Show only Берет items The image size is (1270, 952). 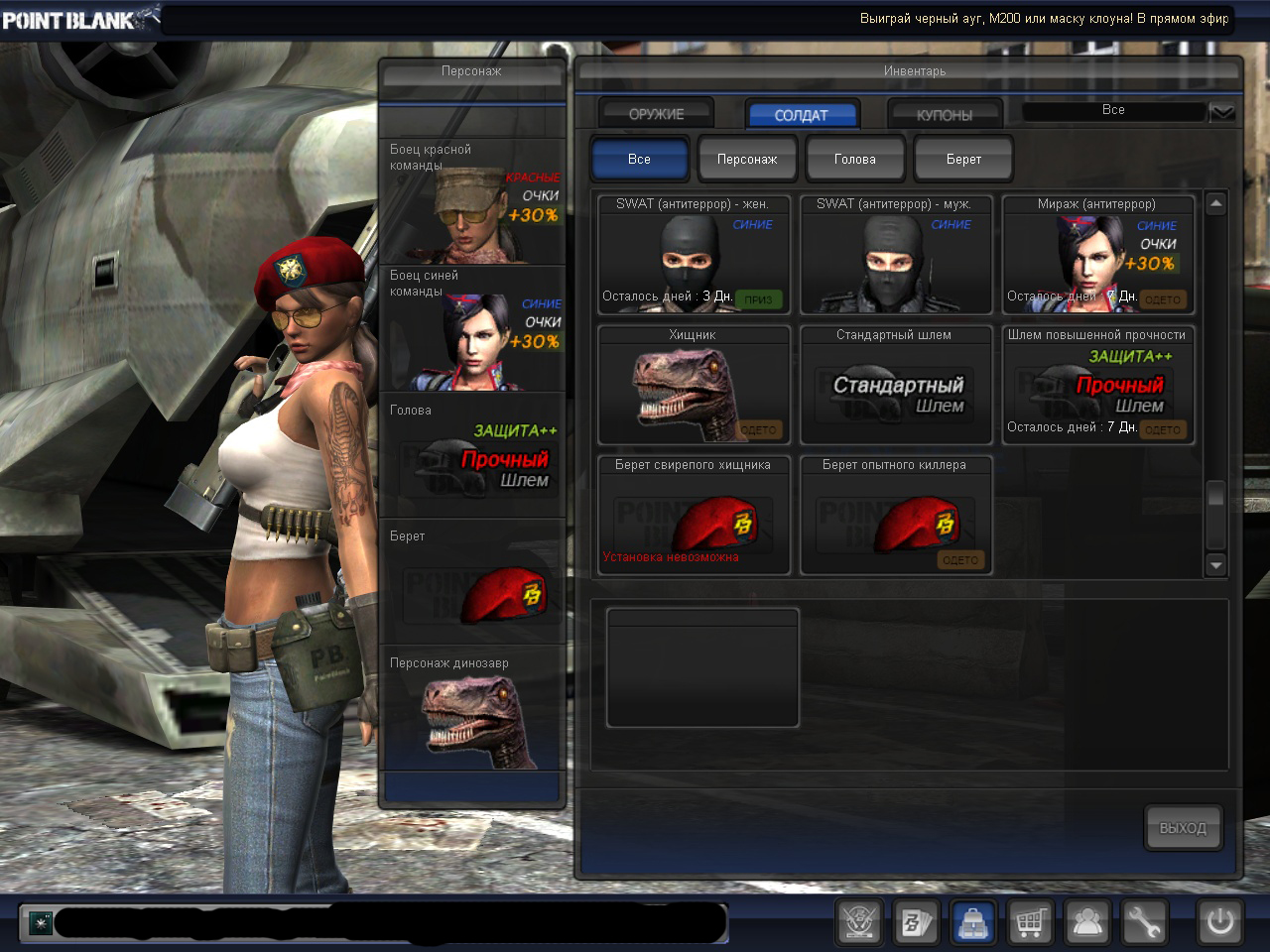(x=962, y=159)
